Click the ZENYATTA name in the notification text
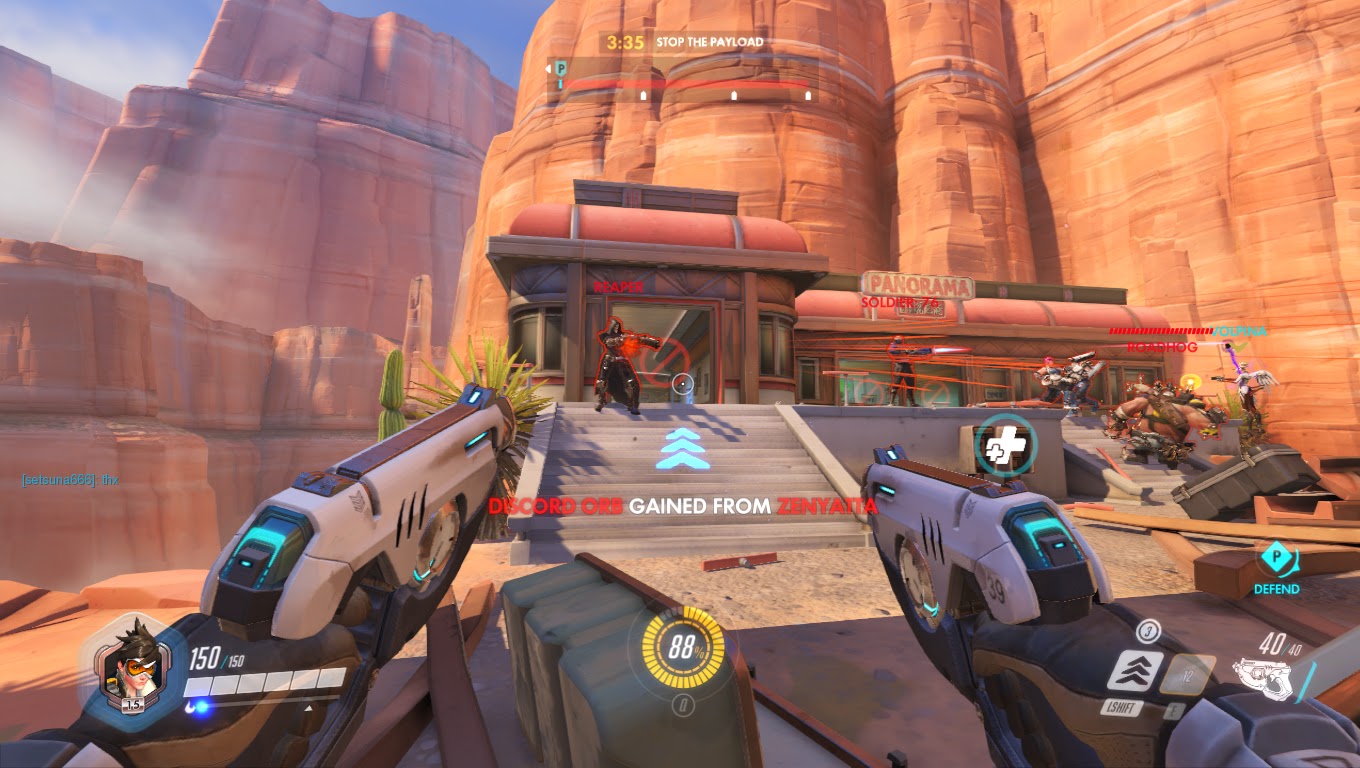The image size is (1360, 768). pyautogui.click(x=825, y=507)
